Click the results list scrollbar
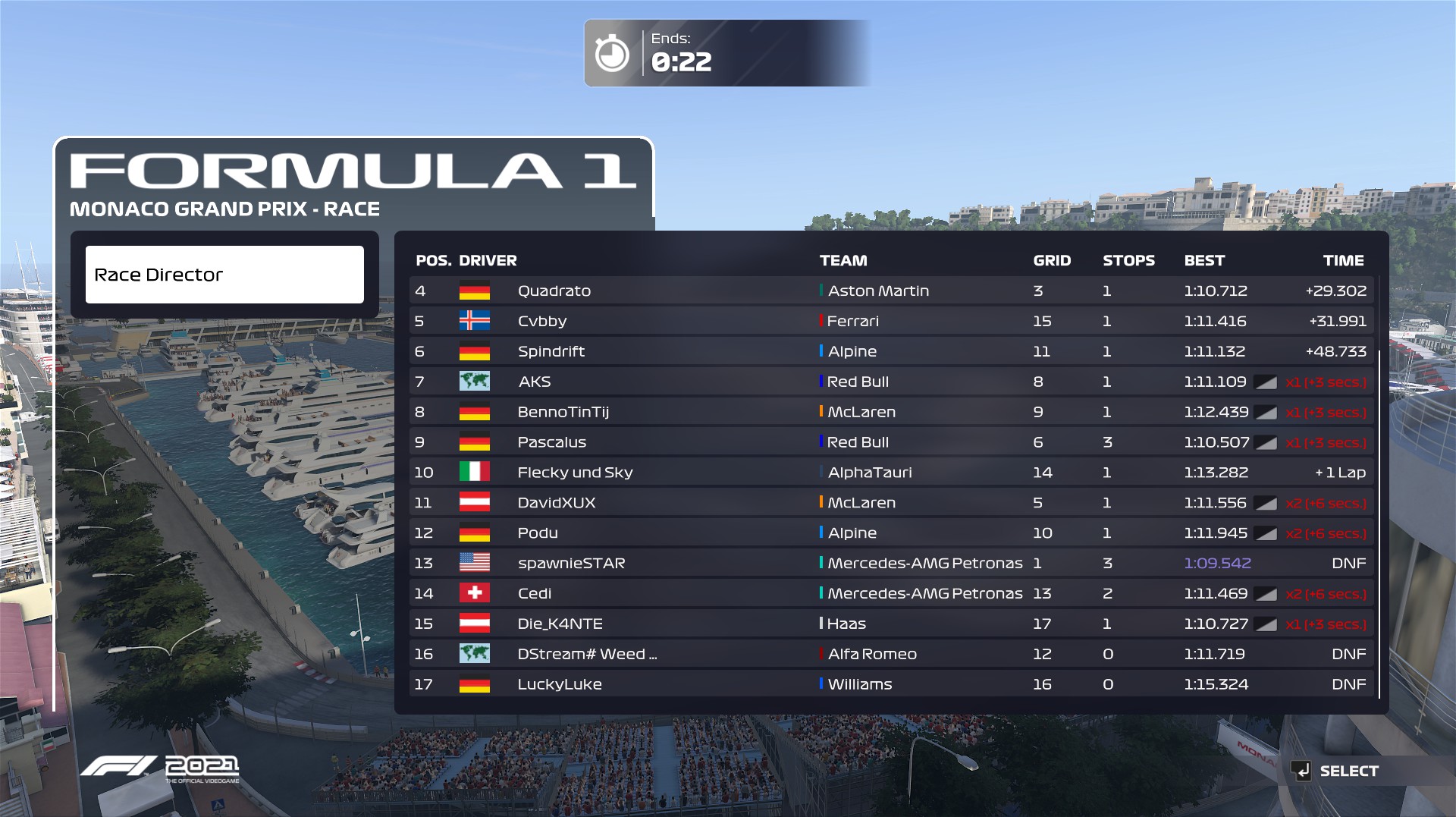1456x817 pixels. (1379, 523)
